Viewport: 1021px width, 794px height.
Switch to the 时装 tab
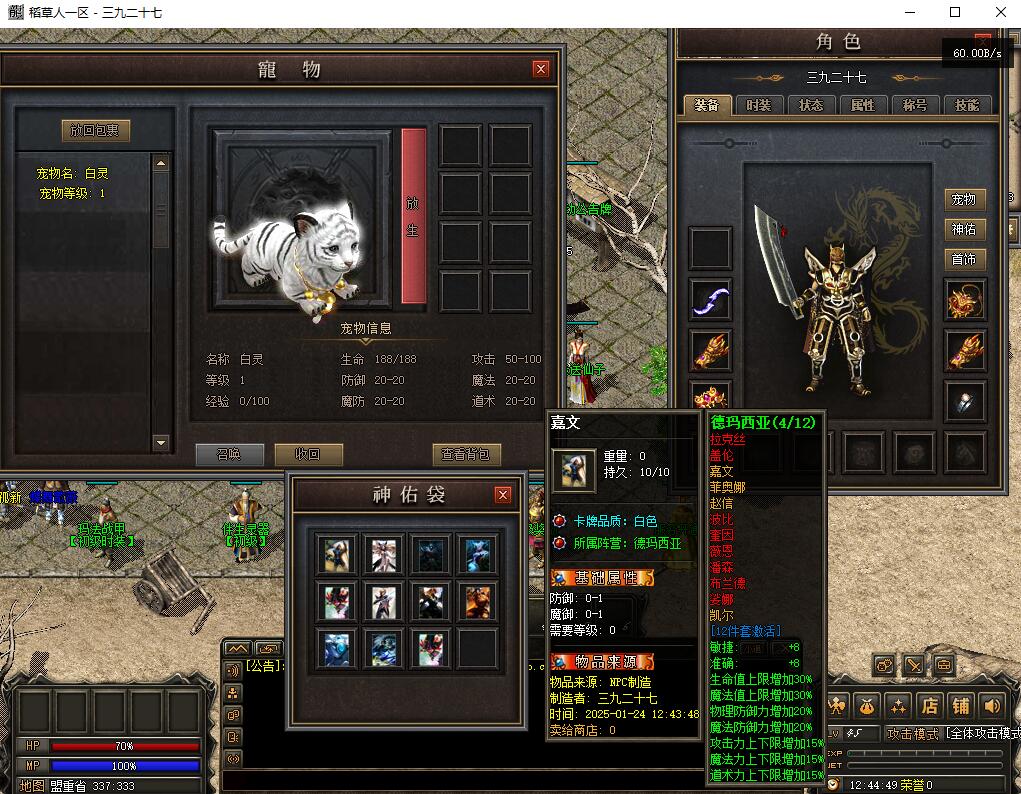tap(759, 105)
